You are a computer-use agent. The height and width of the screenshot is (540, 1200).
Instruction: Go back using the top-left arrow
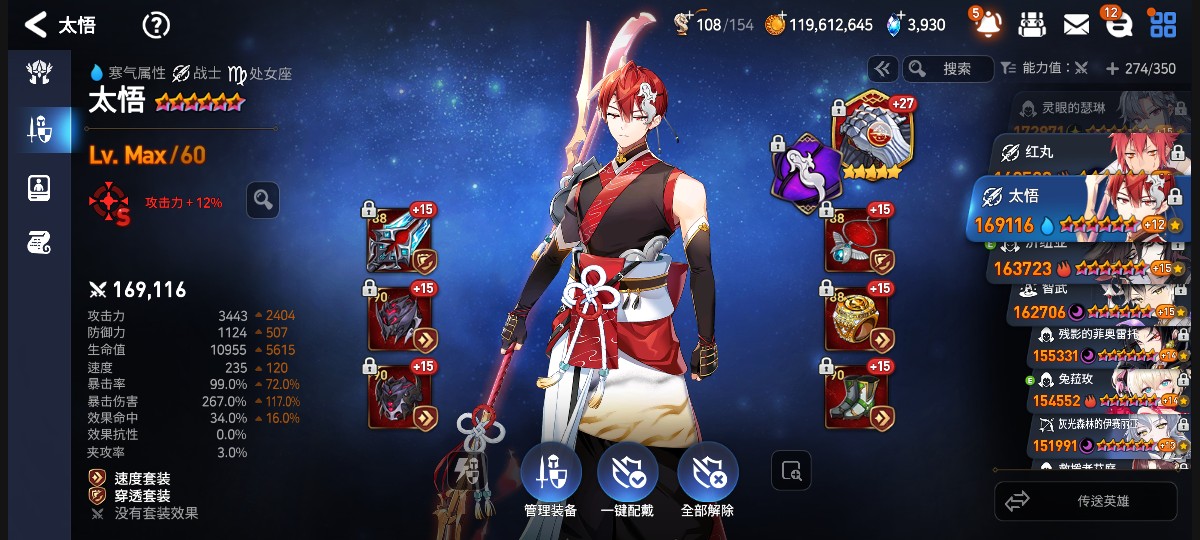click(35, 25)
